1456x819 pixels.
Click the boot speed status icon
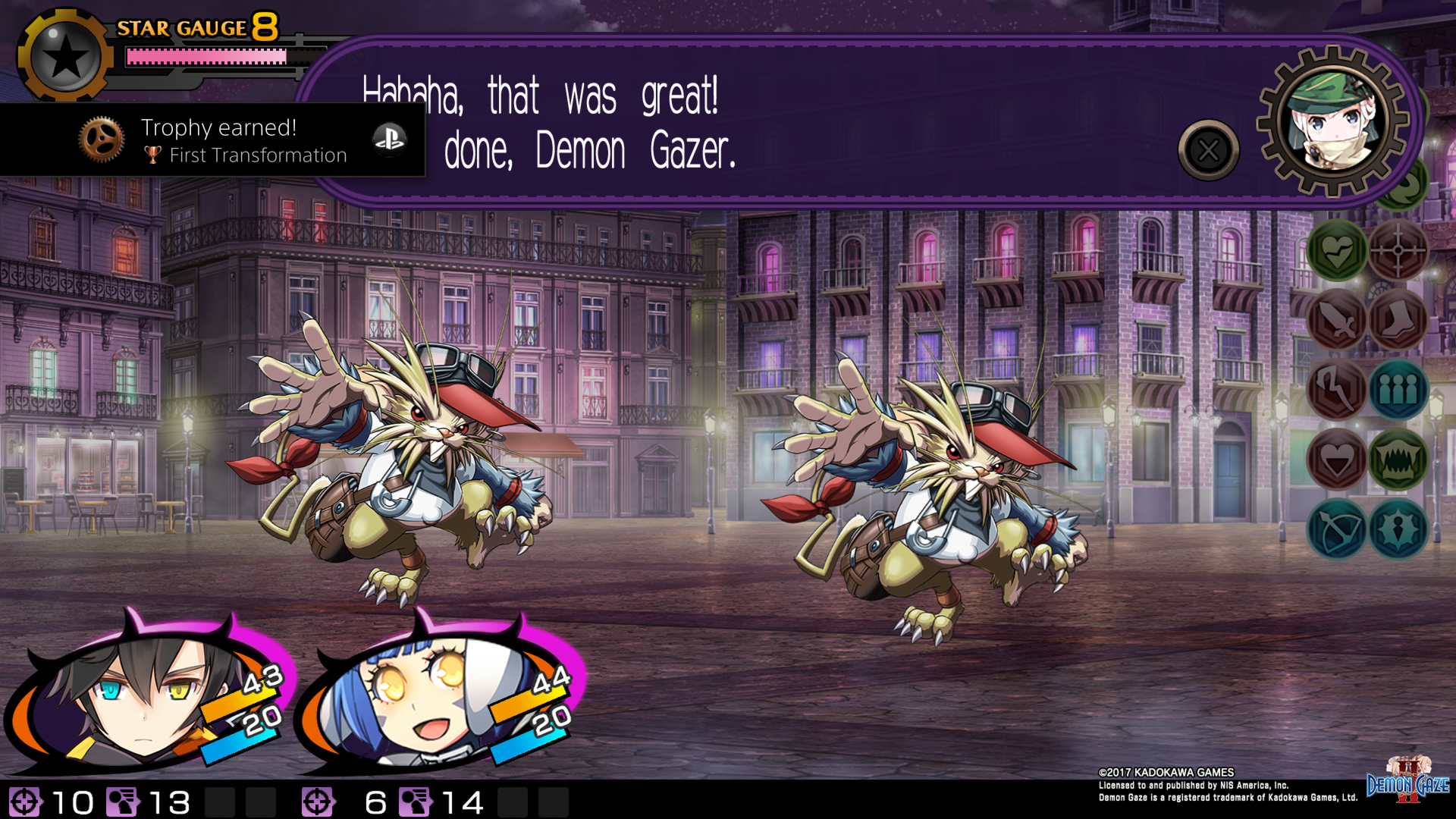point(1399,320)
